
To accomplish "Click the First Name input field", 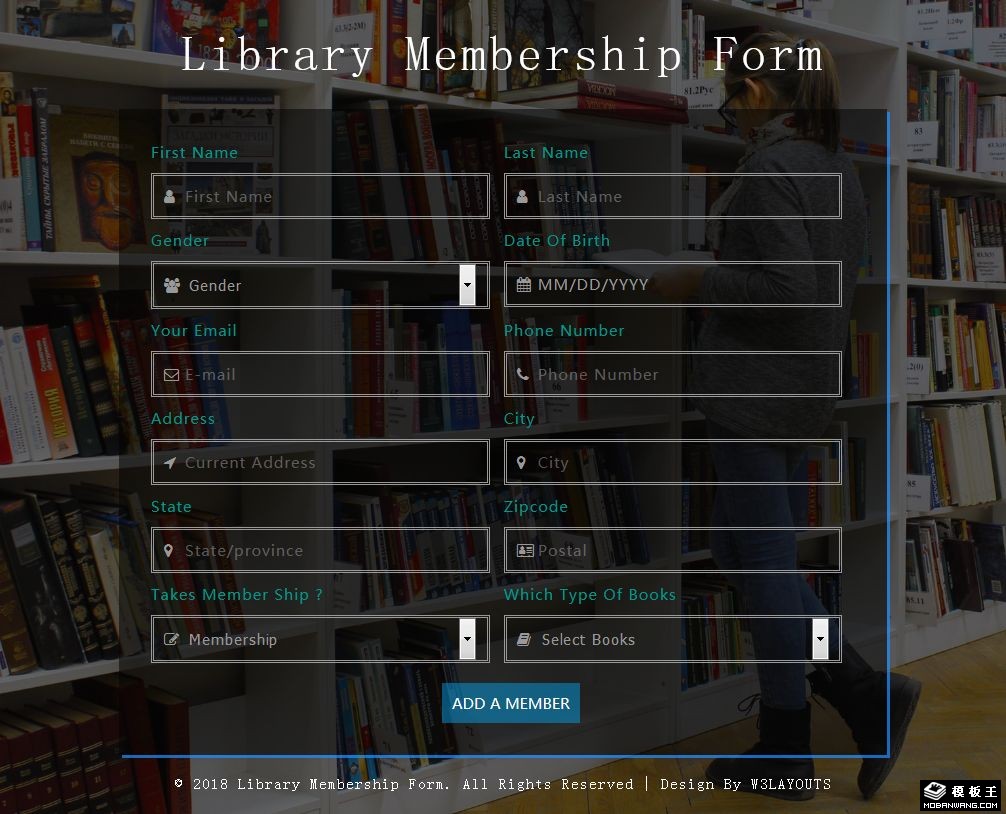I will click(x=320, y=196).
